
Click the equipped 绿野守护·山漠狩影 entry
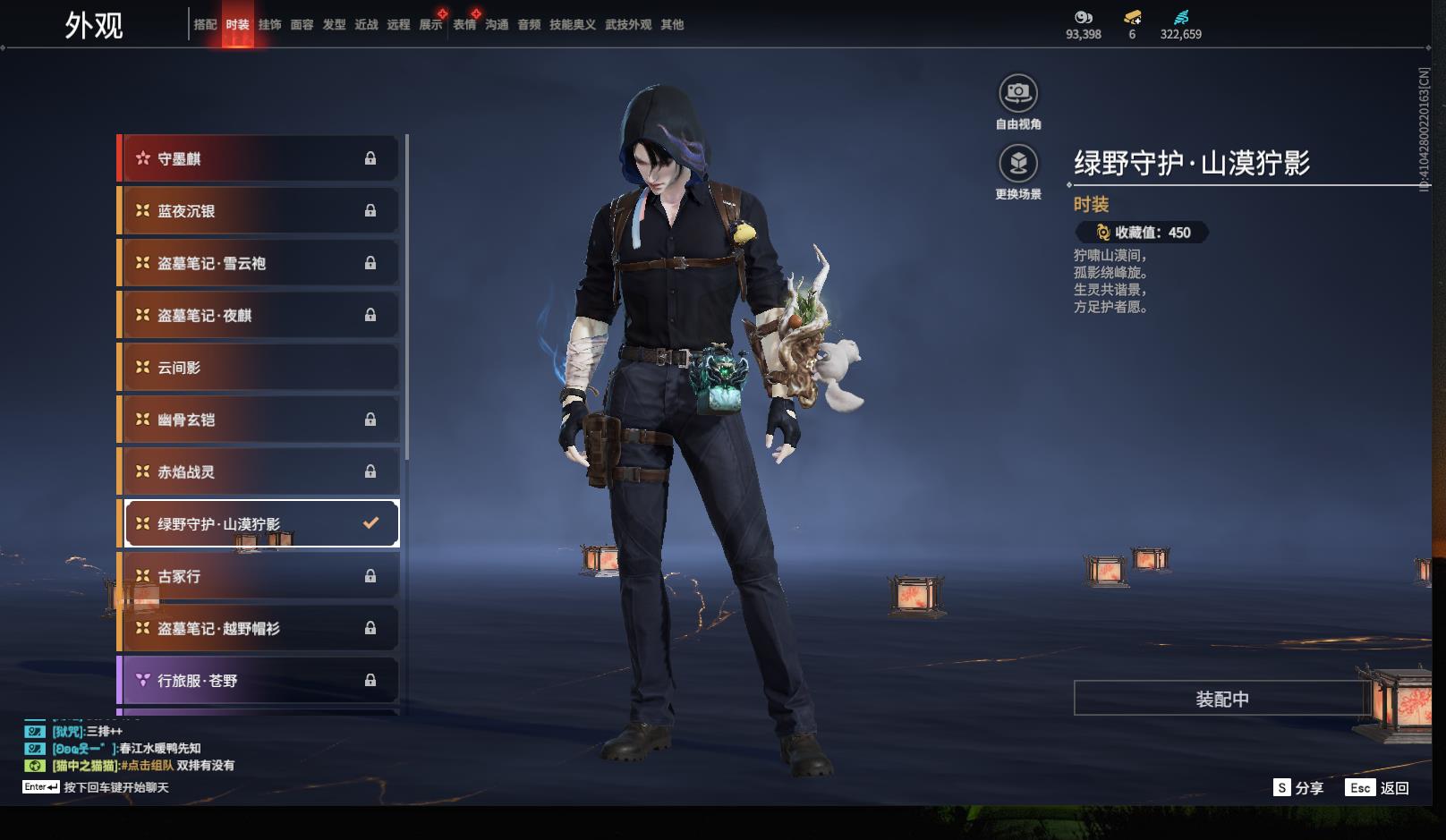pyautogui.click(x=259, y=523)
